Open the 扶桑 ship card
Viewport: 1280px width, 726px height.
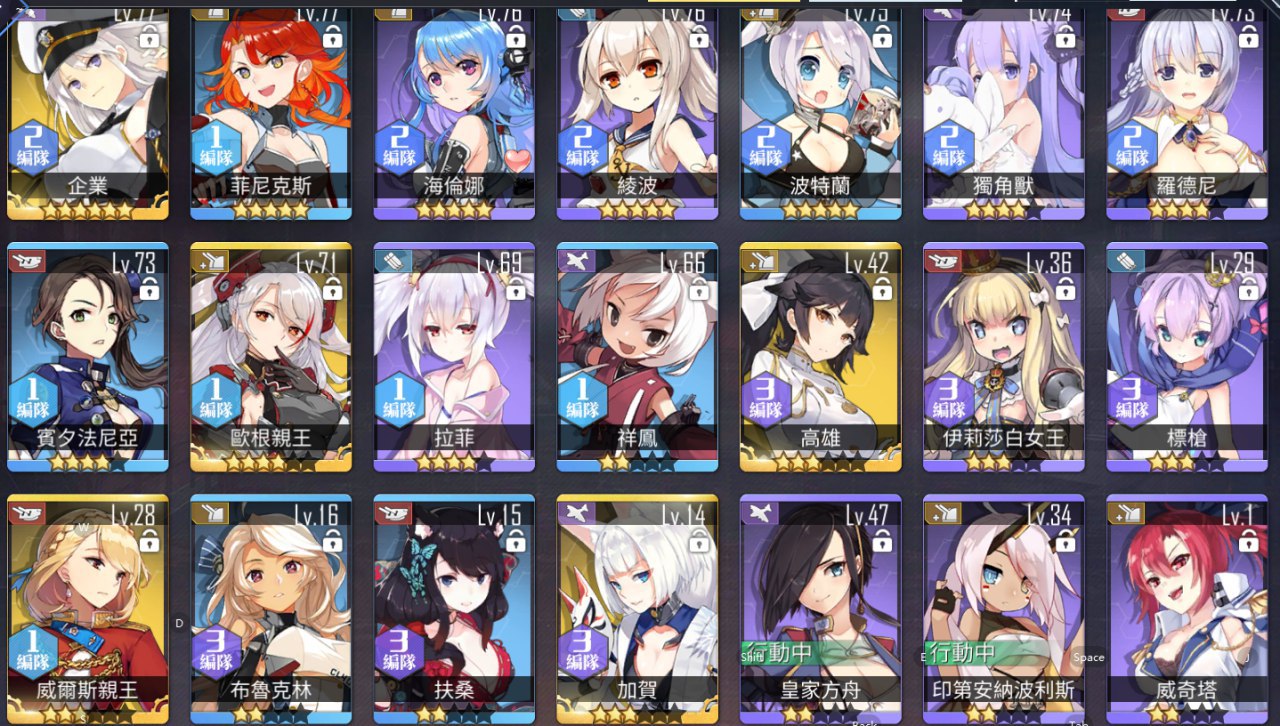(454, 605)
